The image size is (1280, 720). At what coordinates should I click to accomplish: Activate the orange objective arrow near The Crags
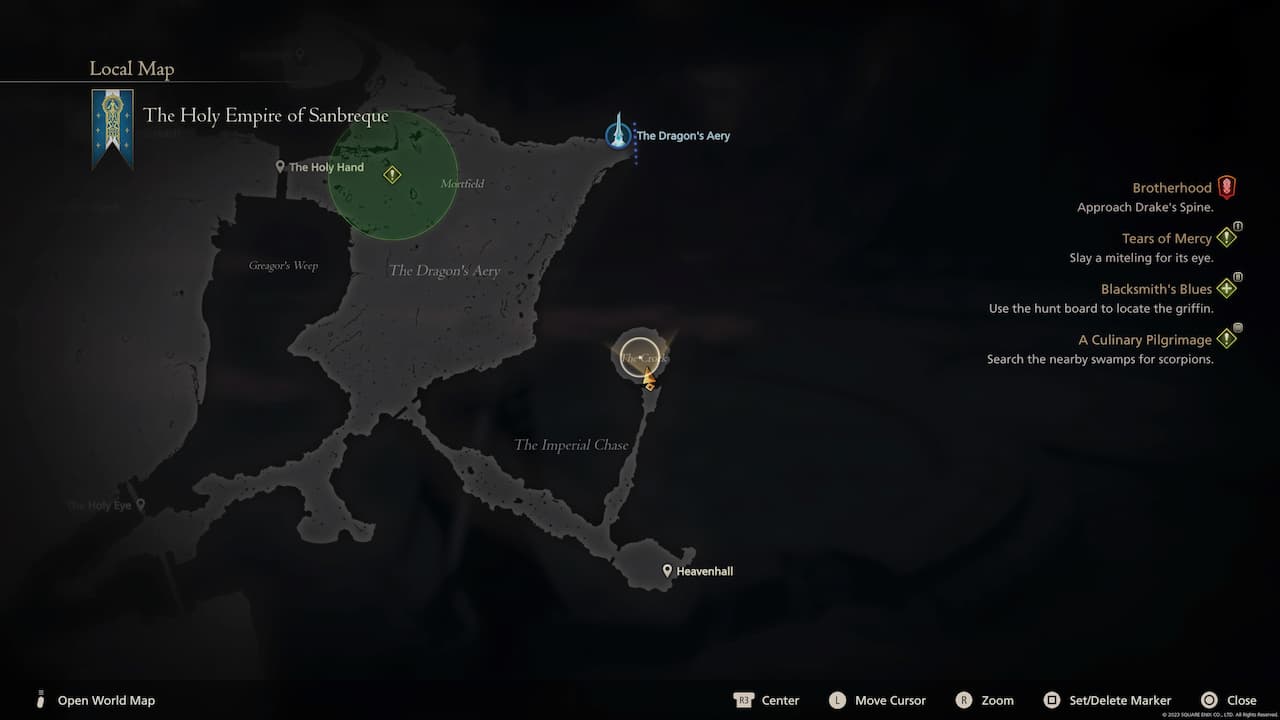648,378
